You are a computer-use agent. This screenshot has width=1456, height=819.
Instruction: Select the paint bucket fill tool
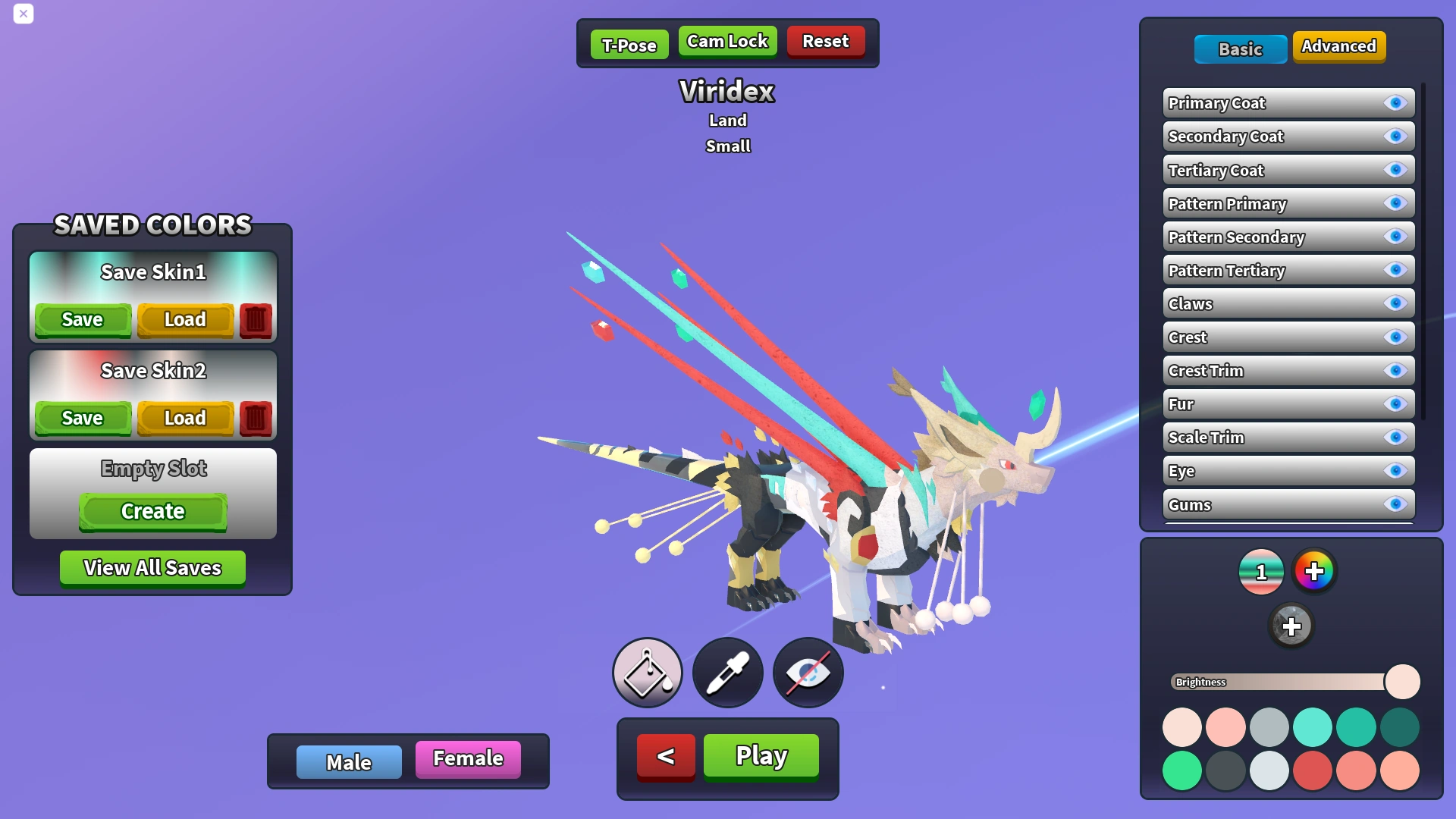click(647, 672)
